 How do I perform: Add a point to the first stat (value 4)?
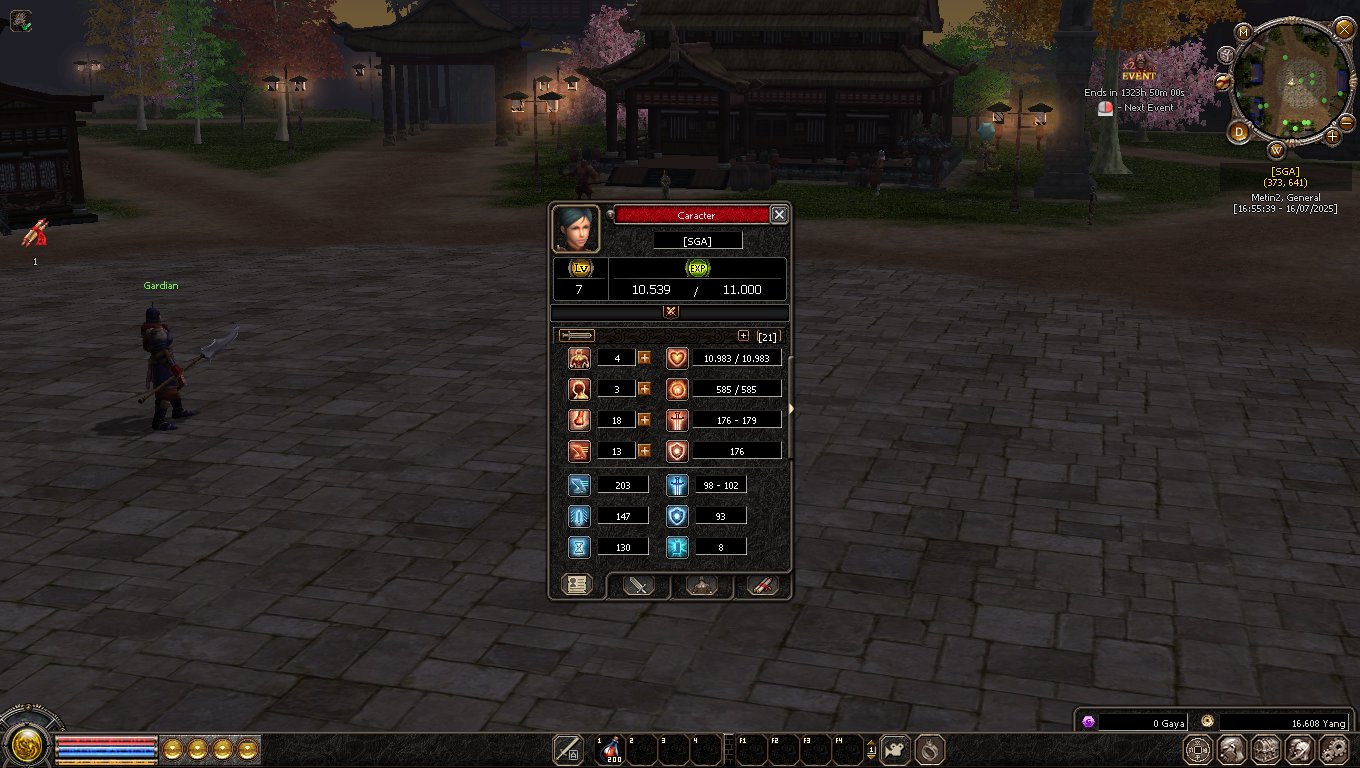[x=644, y=358]
